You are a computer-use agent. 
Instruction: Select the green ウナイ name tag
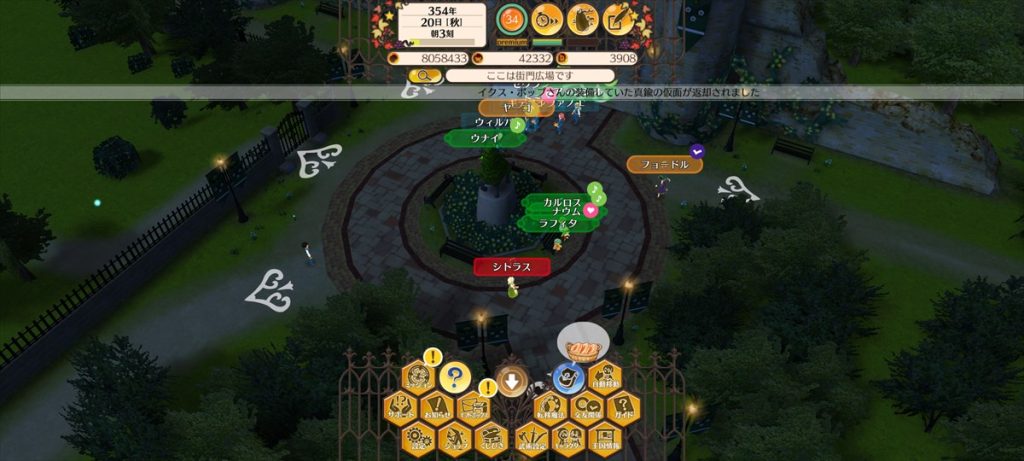(x=486, y=138)
